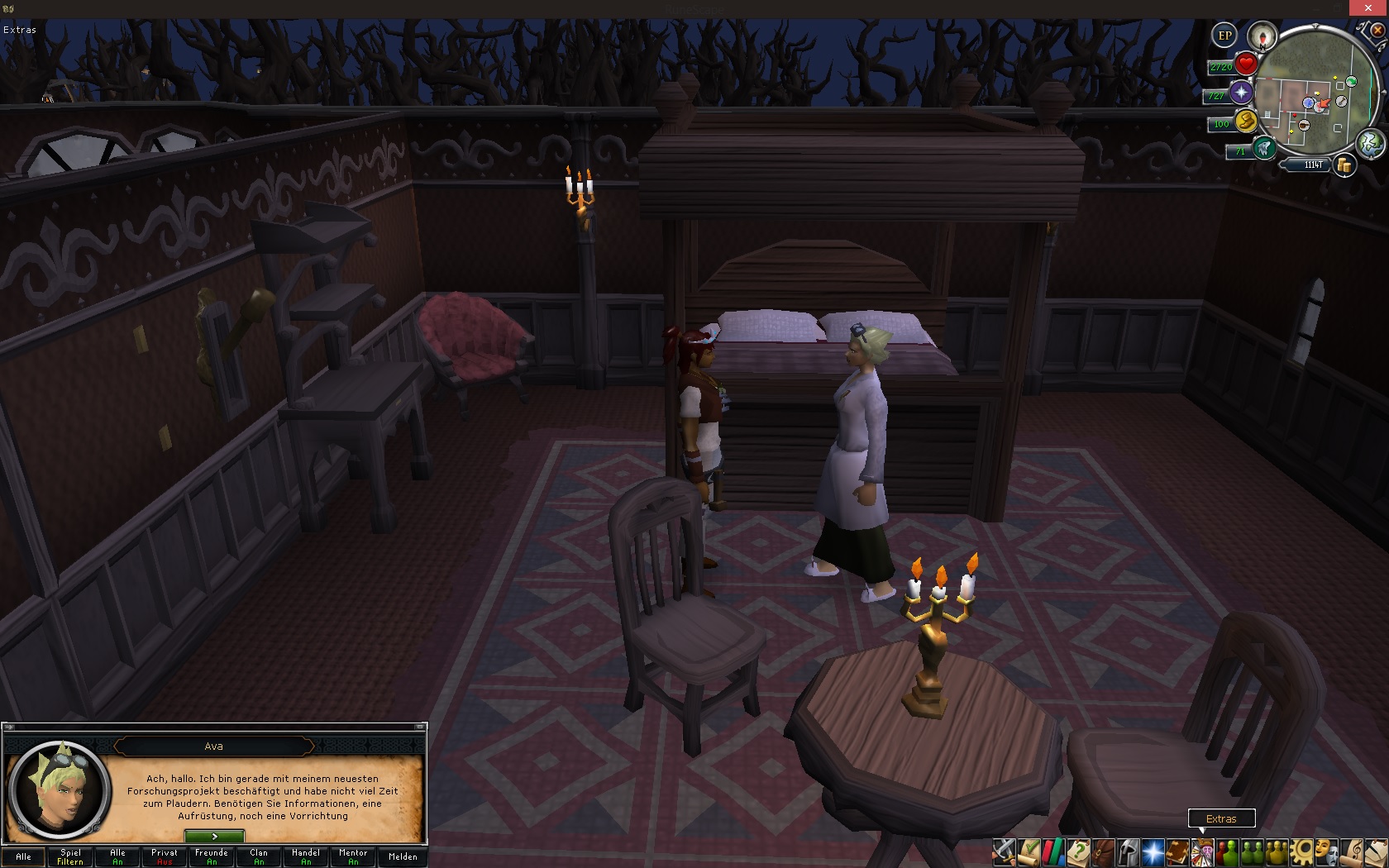Click the blue star prayer points icon
The width and height of the screenshot is (1389, 868).
1241,93
